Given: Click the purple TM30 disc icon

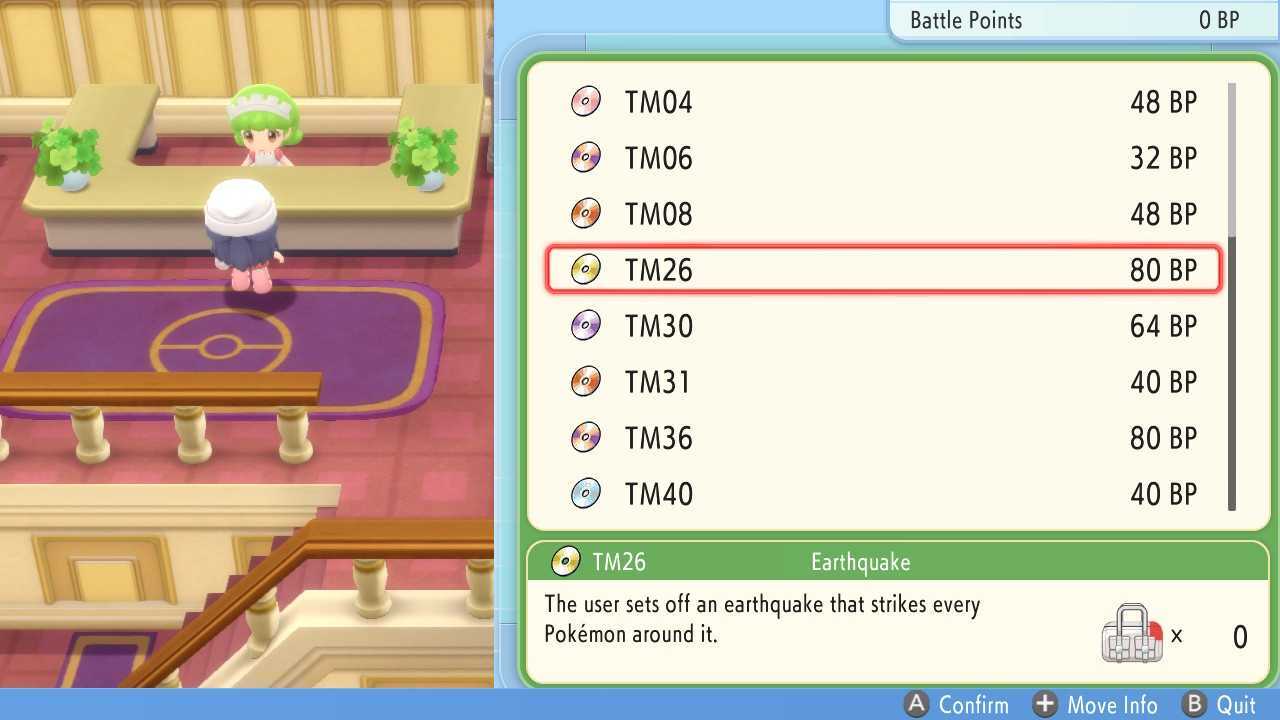Looking at the screenshot, I should click(x=586, y=325).
